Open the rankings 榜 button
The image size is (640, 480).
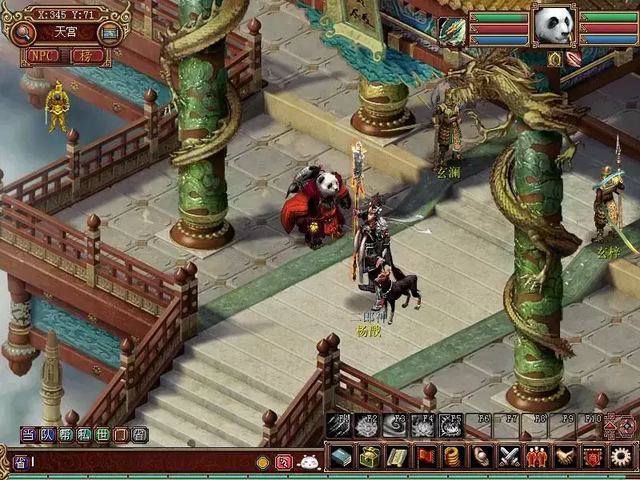point(87,56)
